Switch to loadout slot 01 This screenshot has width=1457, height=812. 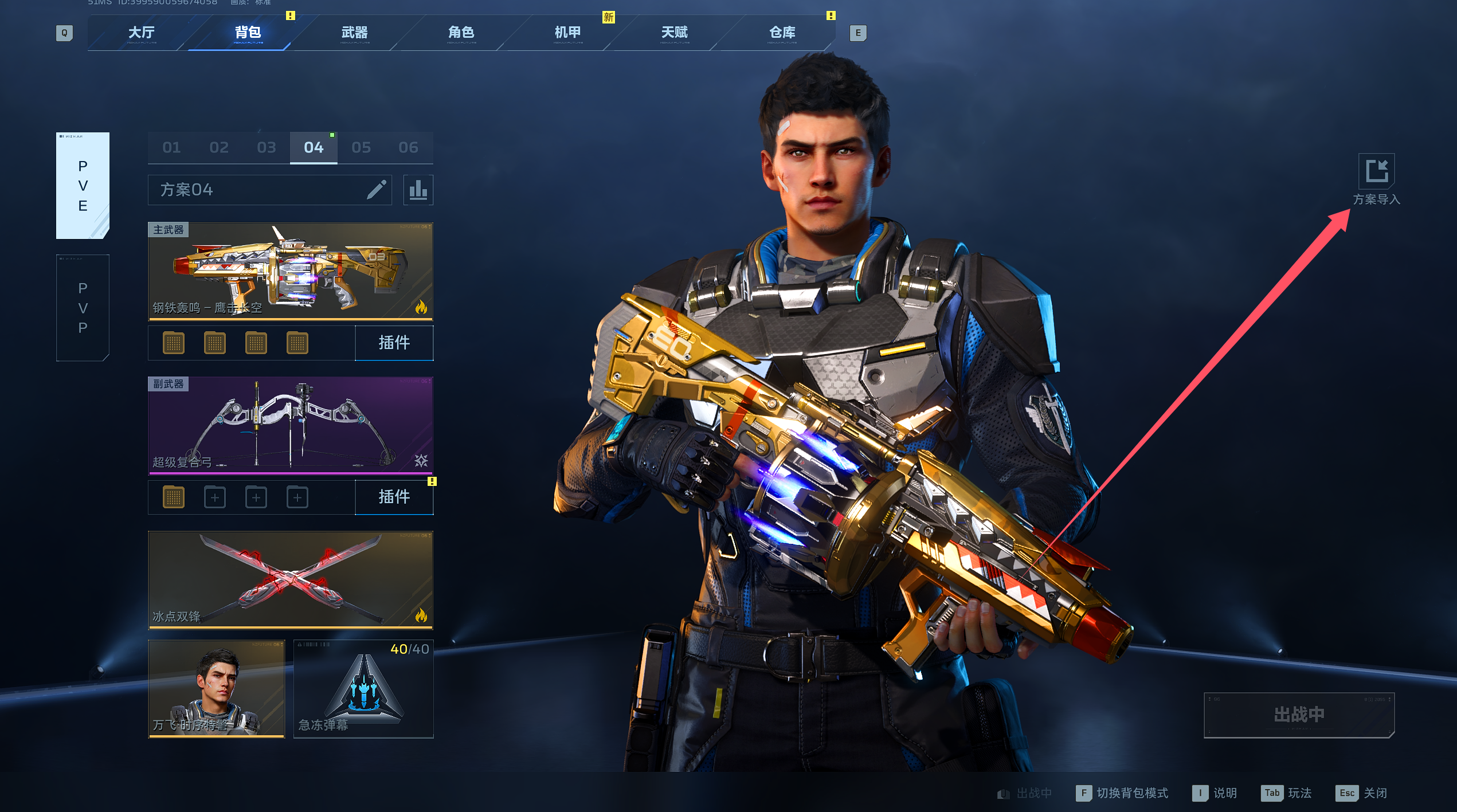pos(171,148)
